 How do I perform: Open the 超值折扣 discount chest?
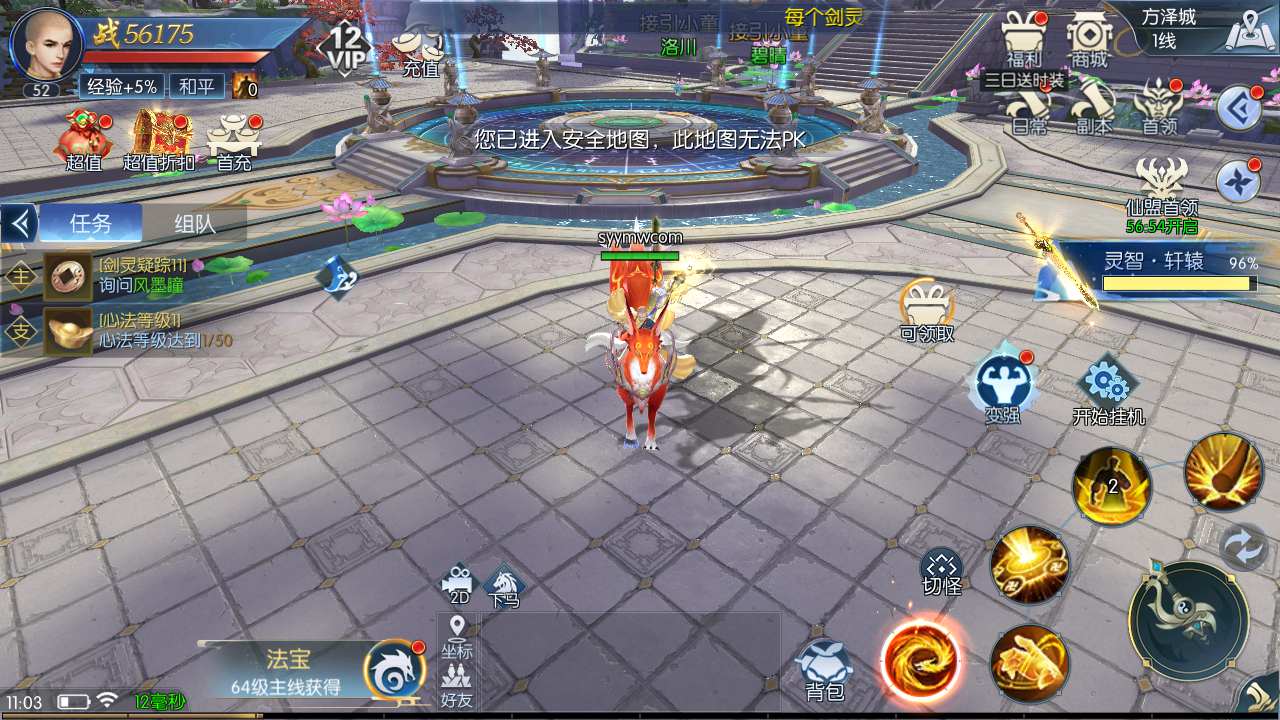tap(159, 140)
